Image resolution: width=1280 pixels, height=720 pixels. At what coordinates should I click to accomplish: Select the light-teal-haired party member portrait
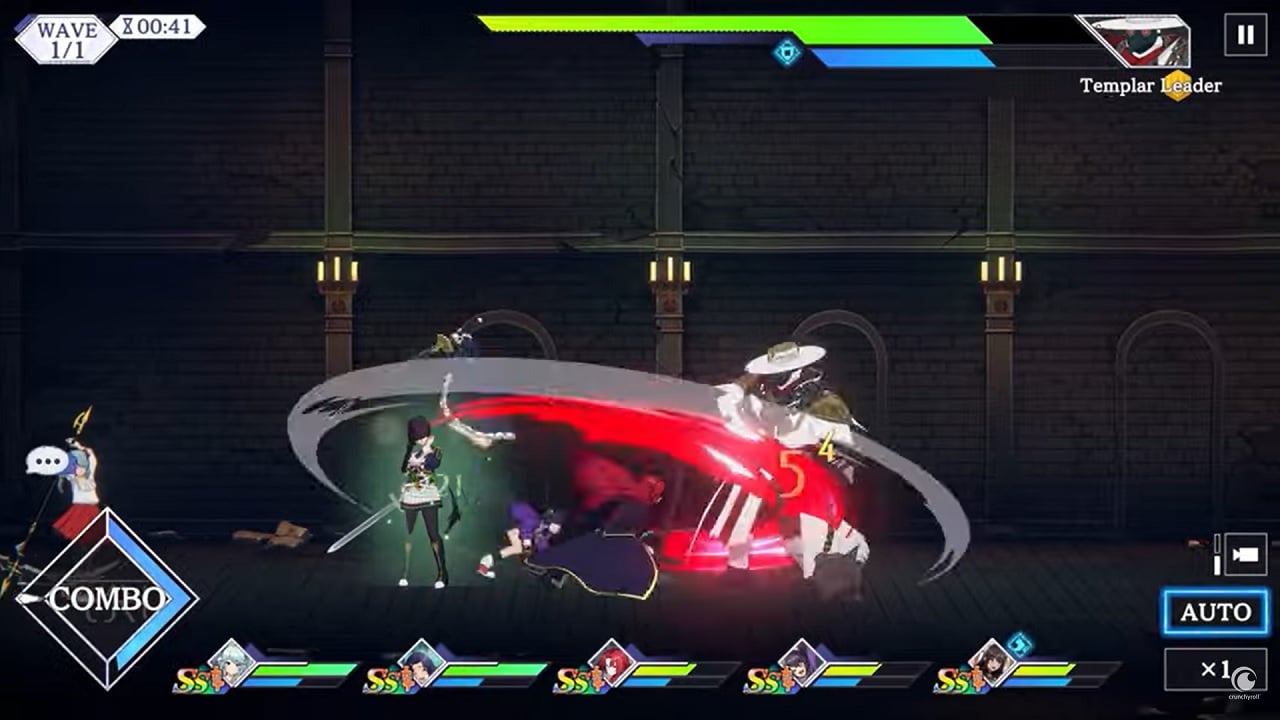coord(232,663)
